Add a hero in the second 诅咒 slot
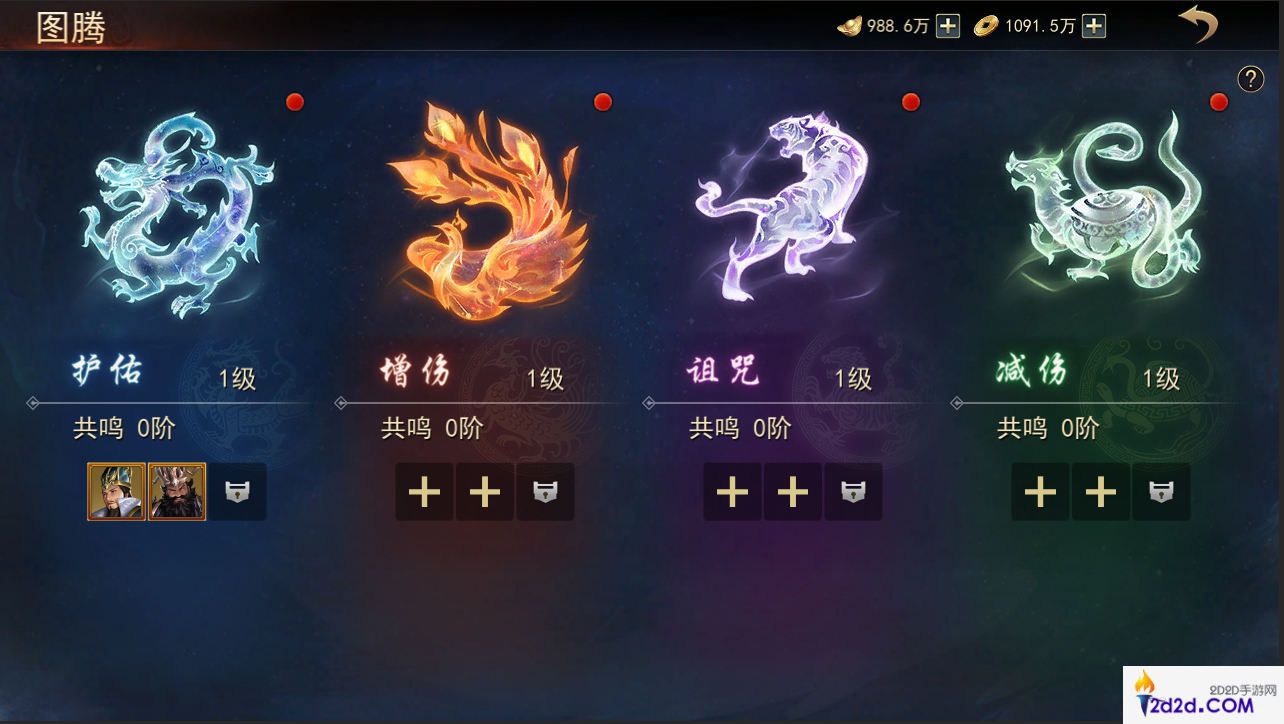 point(793,492)
